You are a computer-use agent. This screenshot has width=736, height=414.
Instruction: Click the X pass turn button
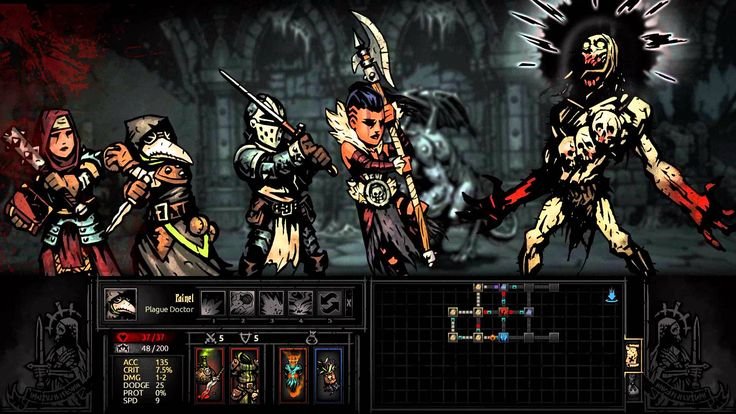[349, 303]
